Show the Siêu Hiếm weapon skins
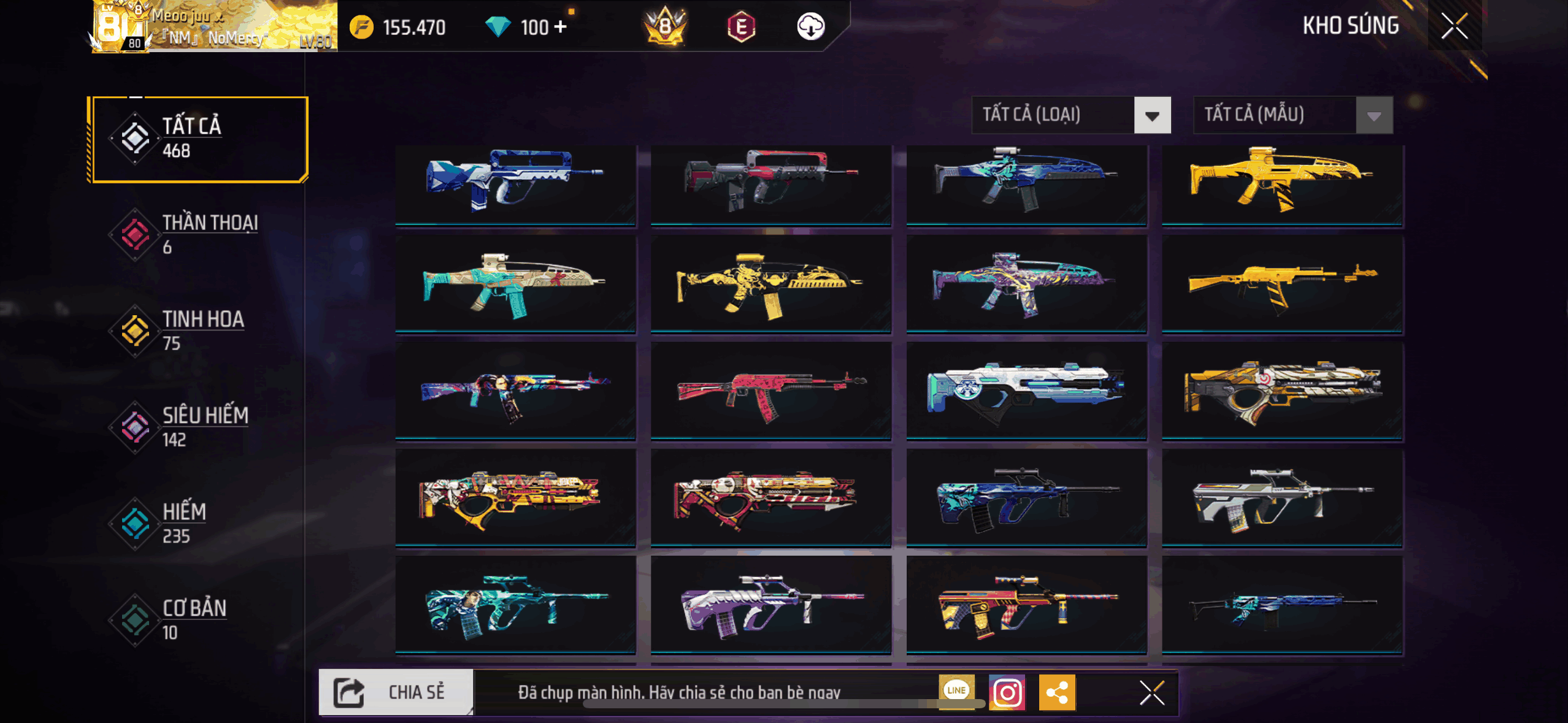This screenshot has width=1568, height=723. (198, 427)
